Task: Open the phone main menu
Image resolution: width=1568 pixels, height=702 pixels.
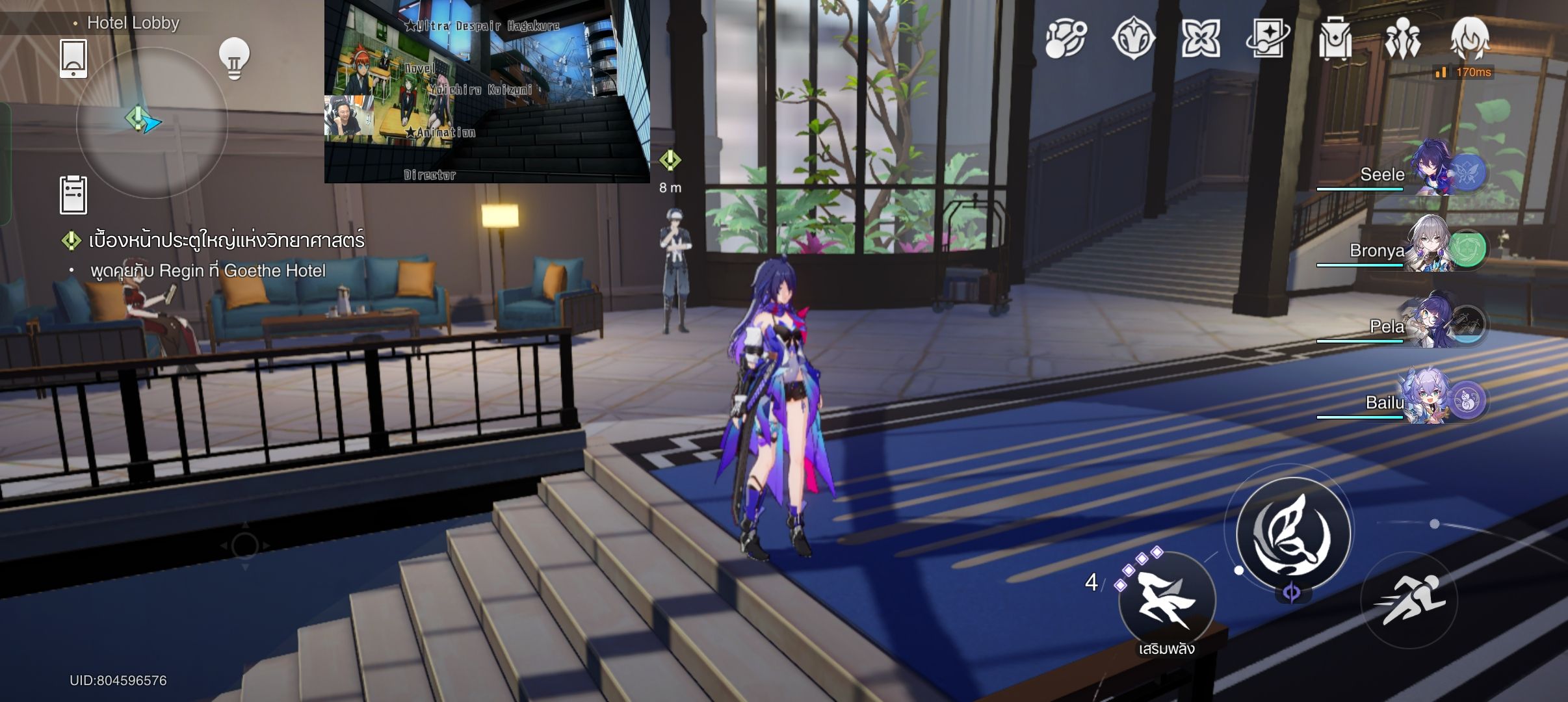Action: click(x=73, y=57)
